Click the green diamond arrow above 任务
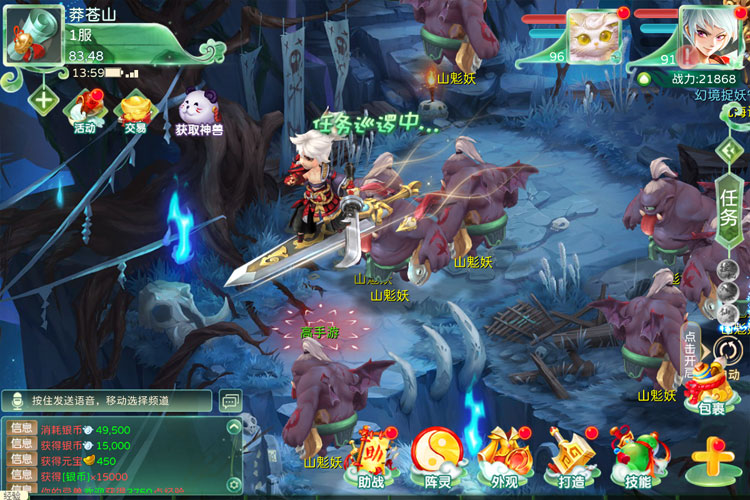This screenshot has width=750, height=500. pyautogui.click(x=730, y=150)
